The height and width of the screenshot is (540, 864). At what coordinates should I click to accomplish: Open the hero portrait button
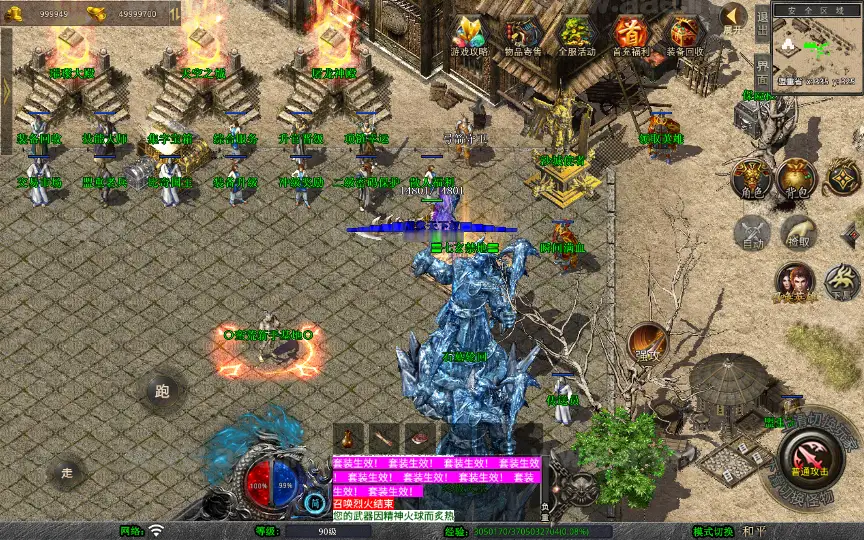pyautogui.click(x=795, y=283)
